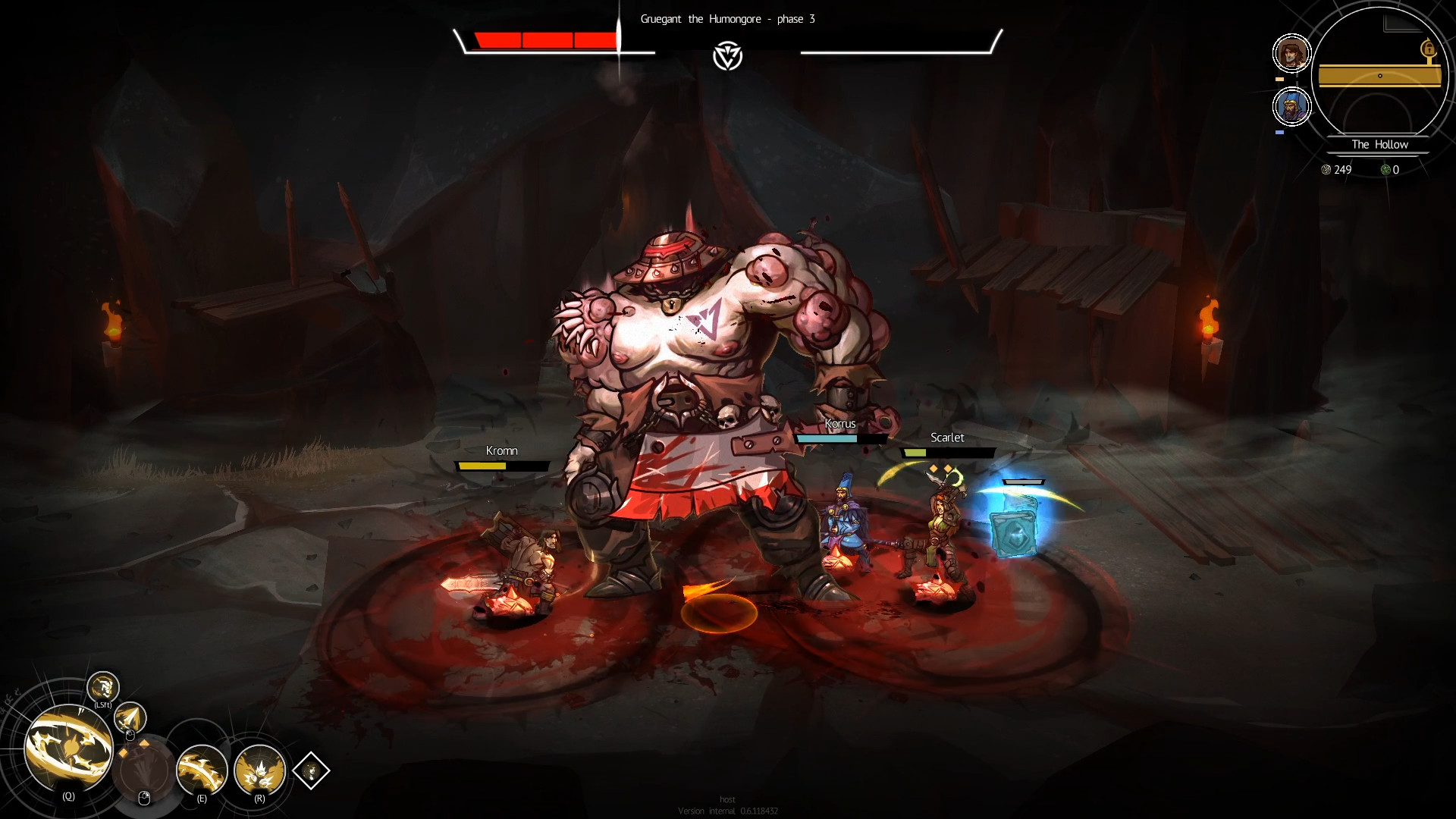Open the diamond-shaped consumable item slot
The width and height of the screenshot is (1456, 819).
pyautogui.click(x=311, y=770)
